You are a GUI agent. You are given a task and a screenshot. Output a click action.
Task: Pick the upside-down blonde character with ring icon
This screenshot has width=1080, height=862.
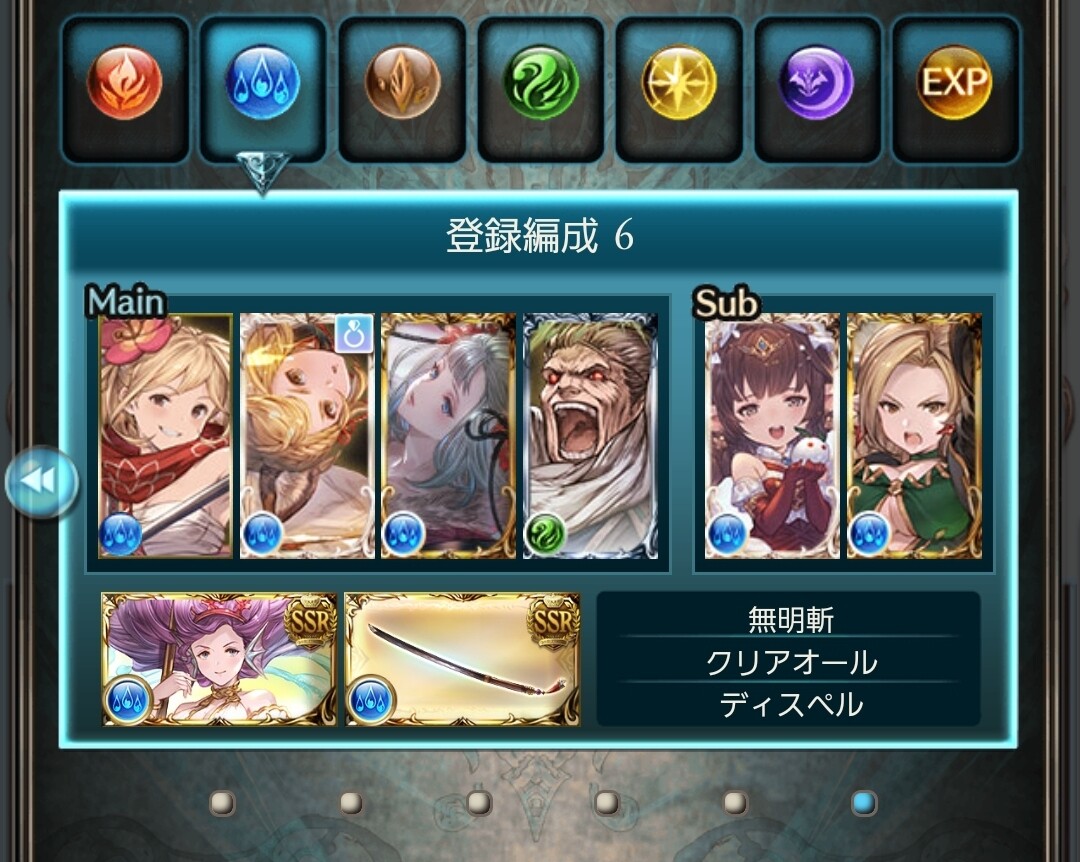tap(307, 436)
